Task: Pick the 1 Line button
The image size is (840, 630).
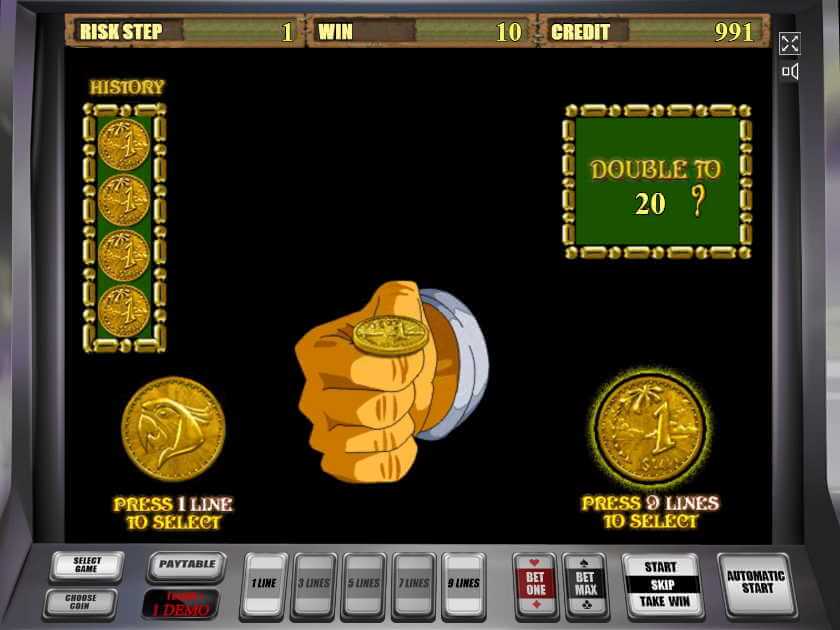Action: click(x=264, y=584)
